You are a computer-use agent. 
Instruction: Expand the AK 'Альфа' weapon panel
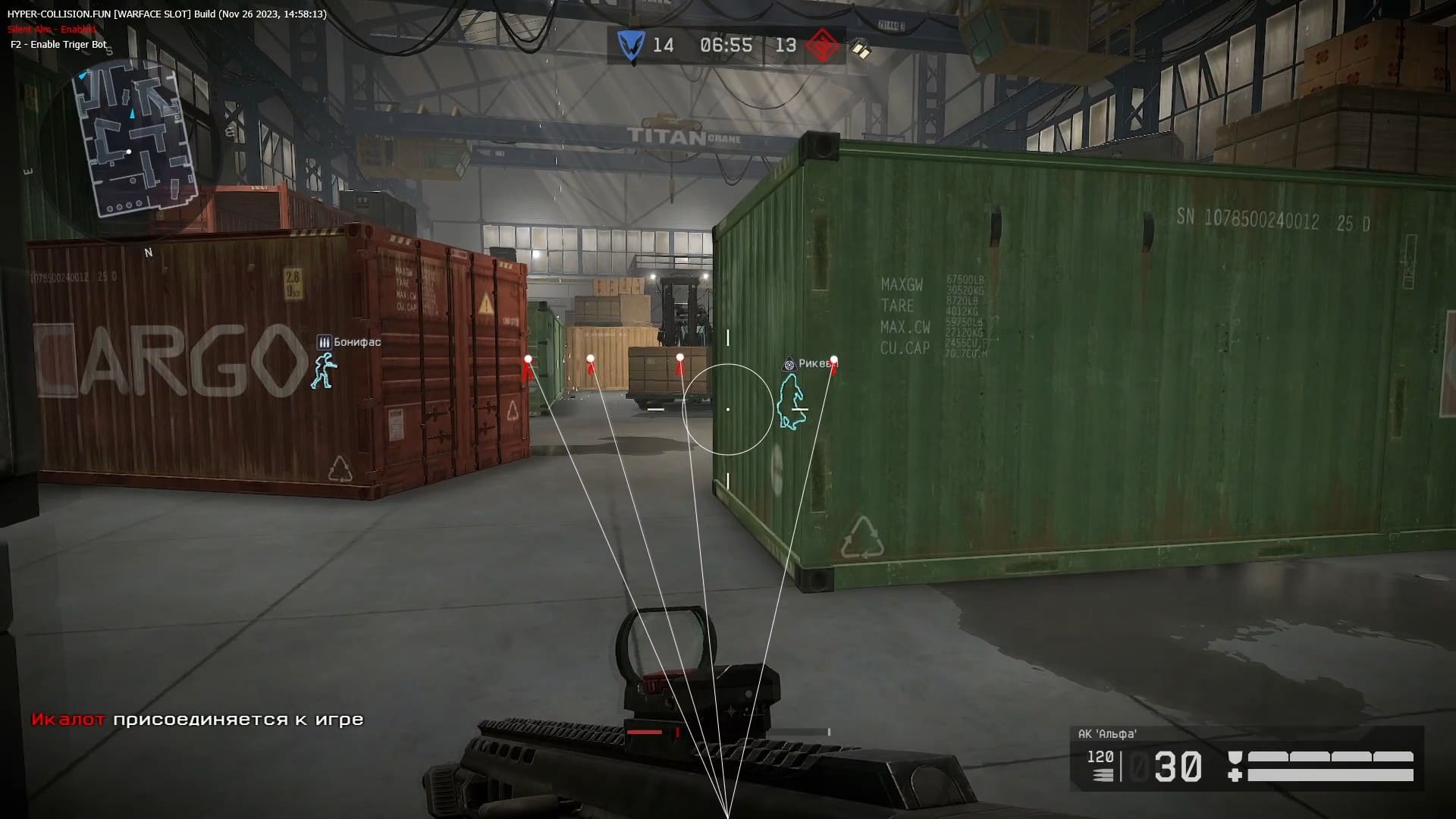pos(1106,733)
